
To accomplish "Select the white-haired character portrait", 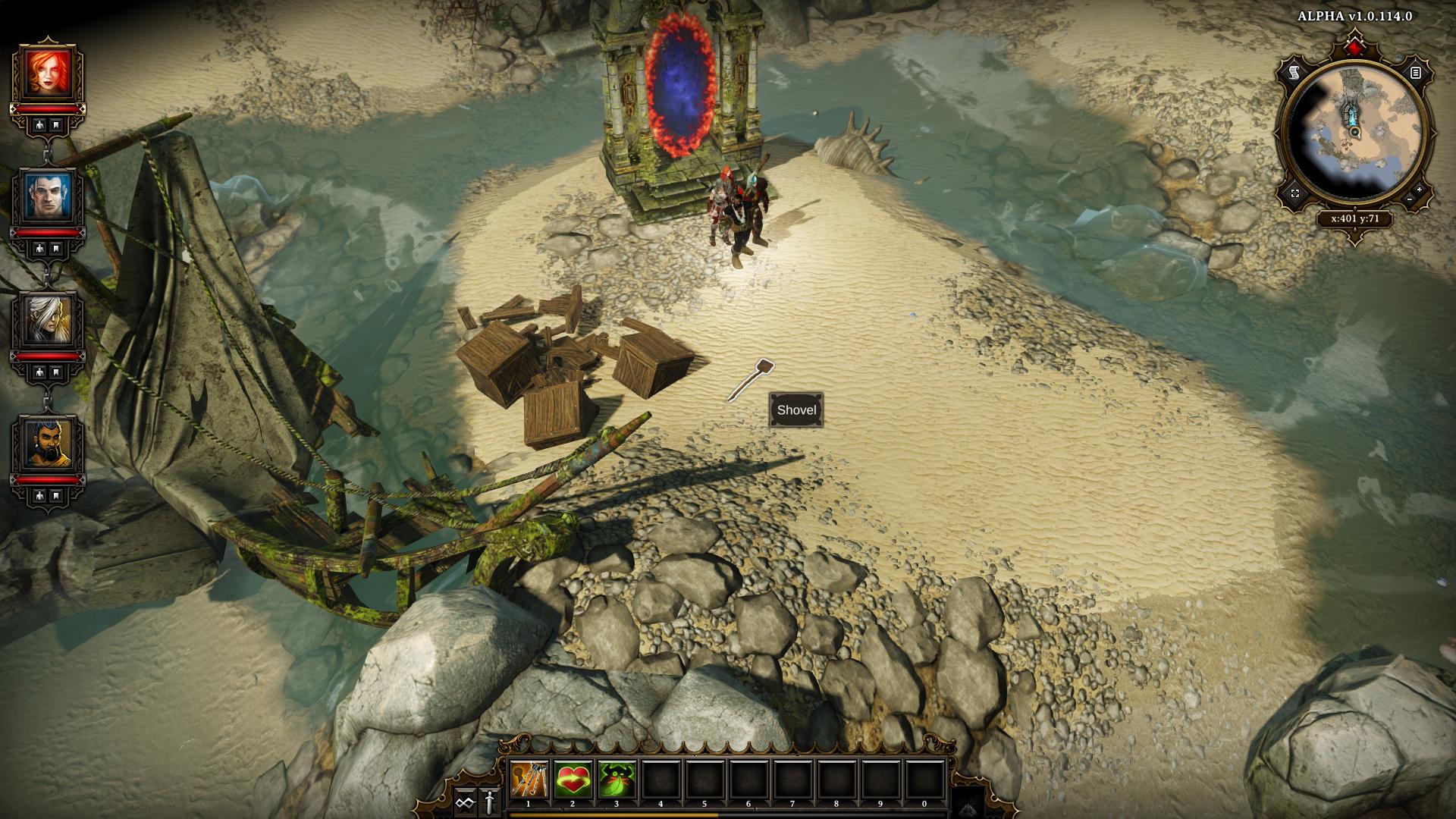I will tap(47, 319).
